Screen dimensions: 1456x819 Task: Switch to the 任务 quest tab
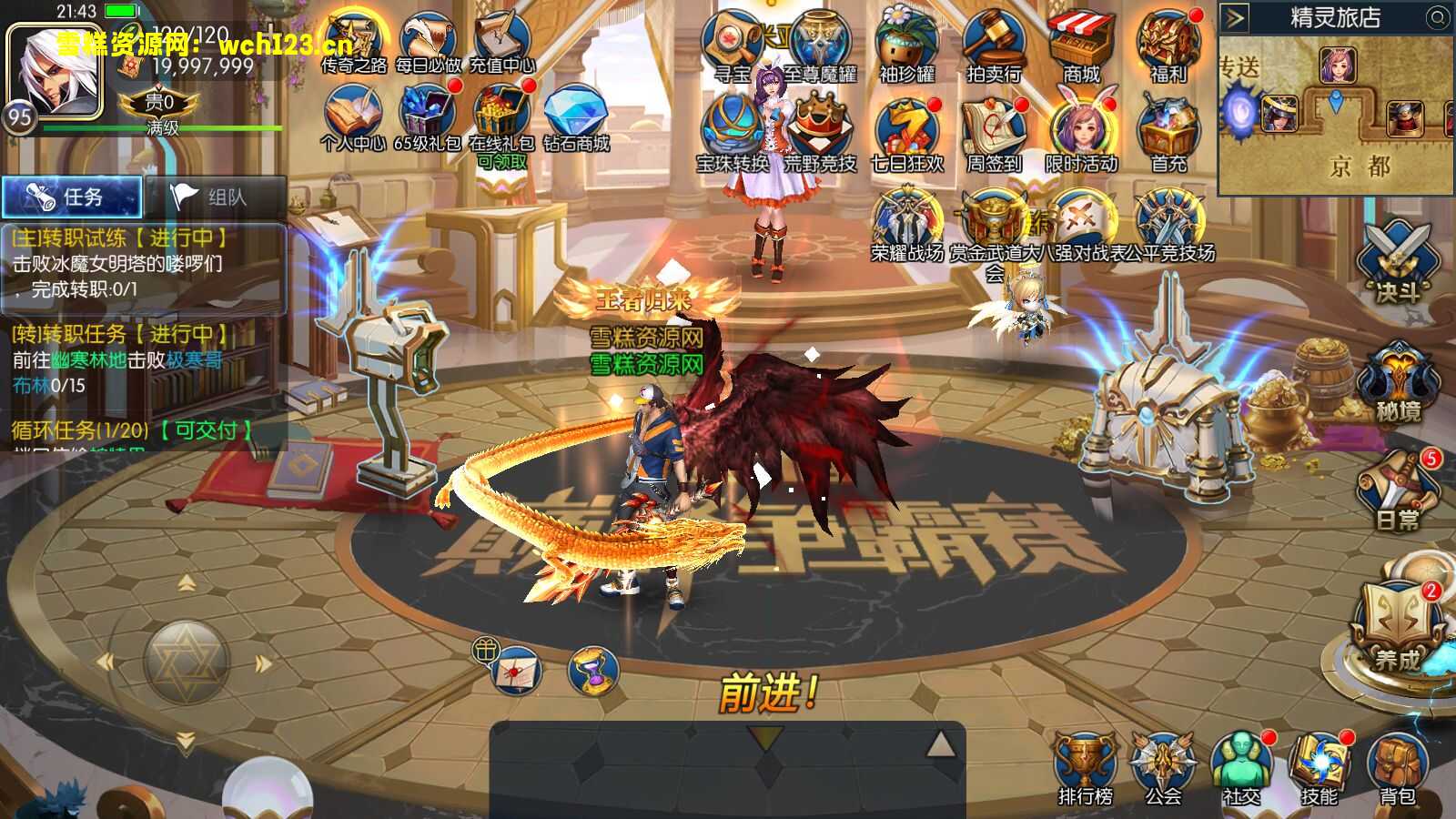pyautogui.click(x=72, y=197)
